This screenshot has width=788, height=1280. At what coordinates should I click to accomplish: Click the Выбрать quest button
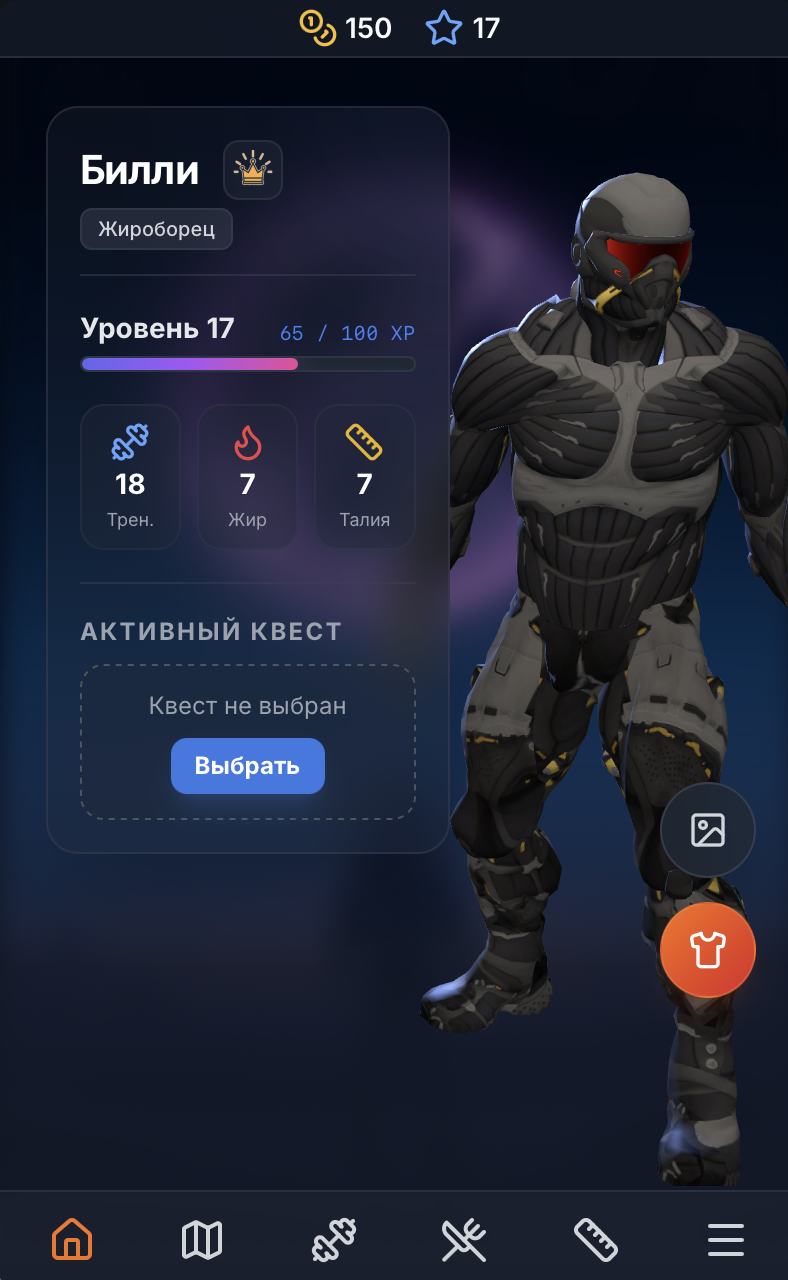point(248,766)
